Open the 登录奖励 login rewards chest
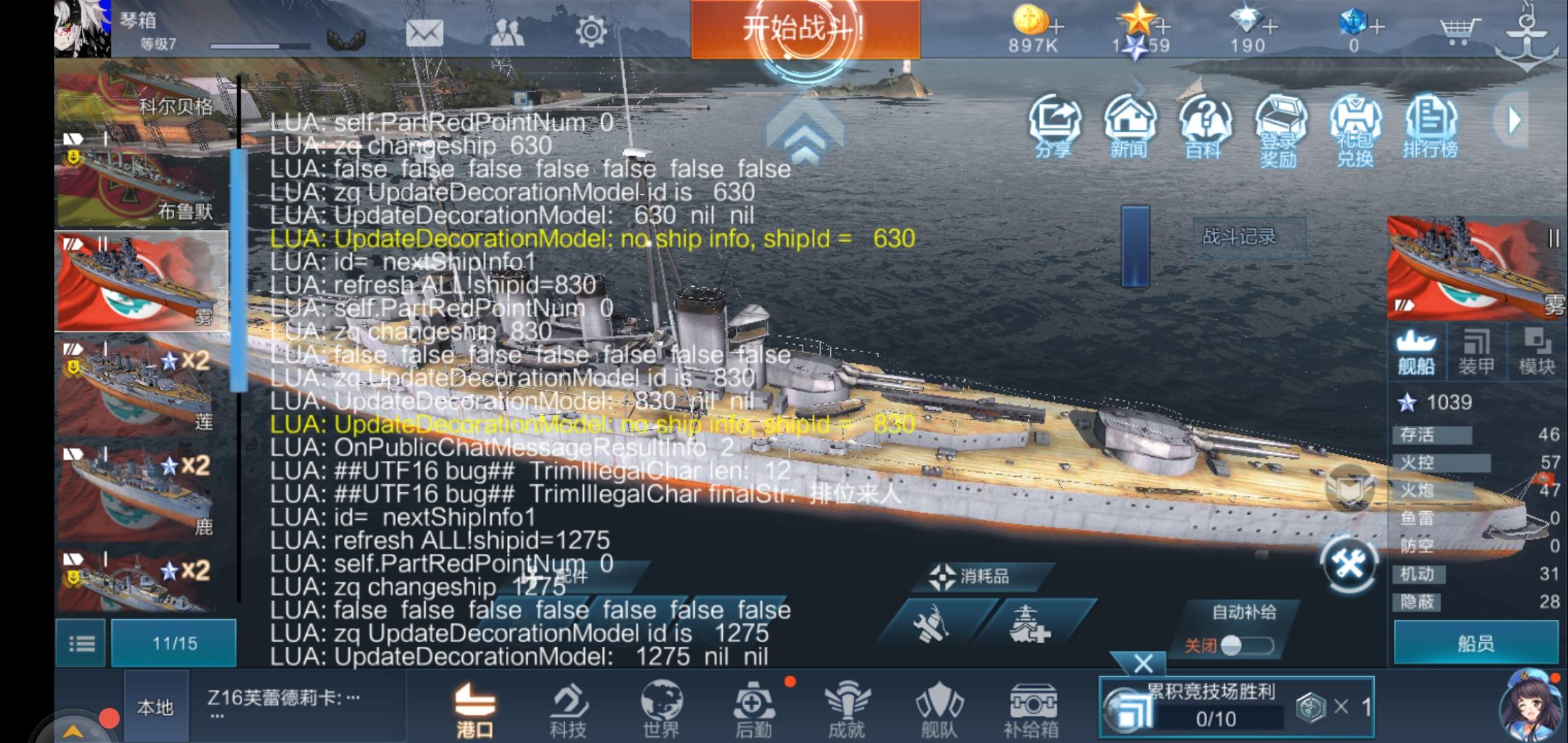1568x743 pixels. (1282, 127)
